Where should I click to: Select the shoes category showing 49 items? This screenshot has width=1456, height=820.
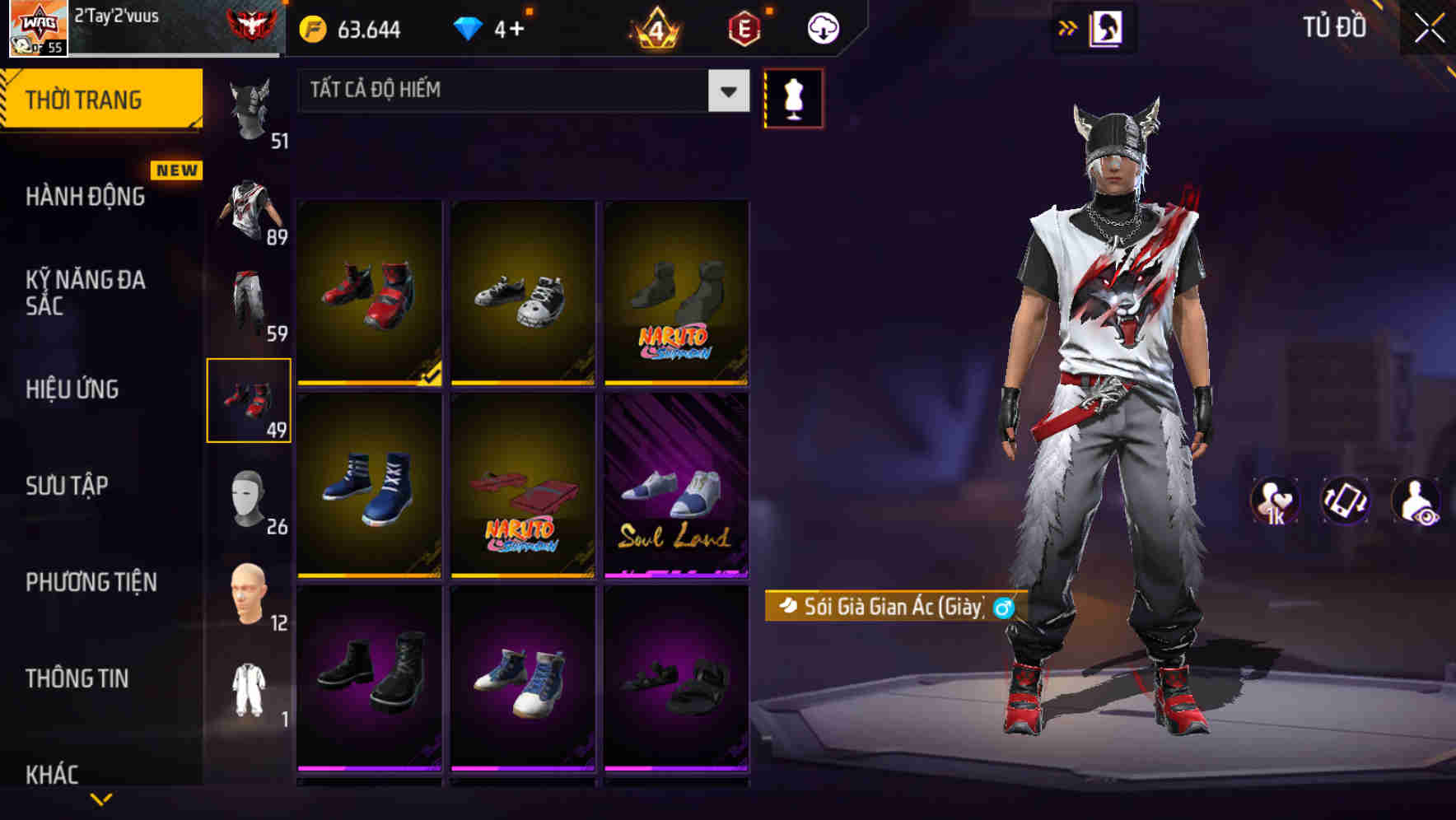coord(250,401)
